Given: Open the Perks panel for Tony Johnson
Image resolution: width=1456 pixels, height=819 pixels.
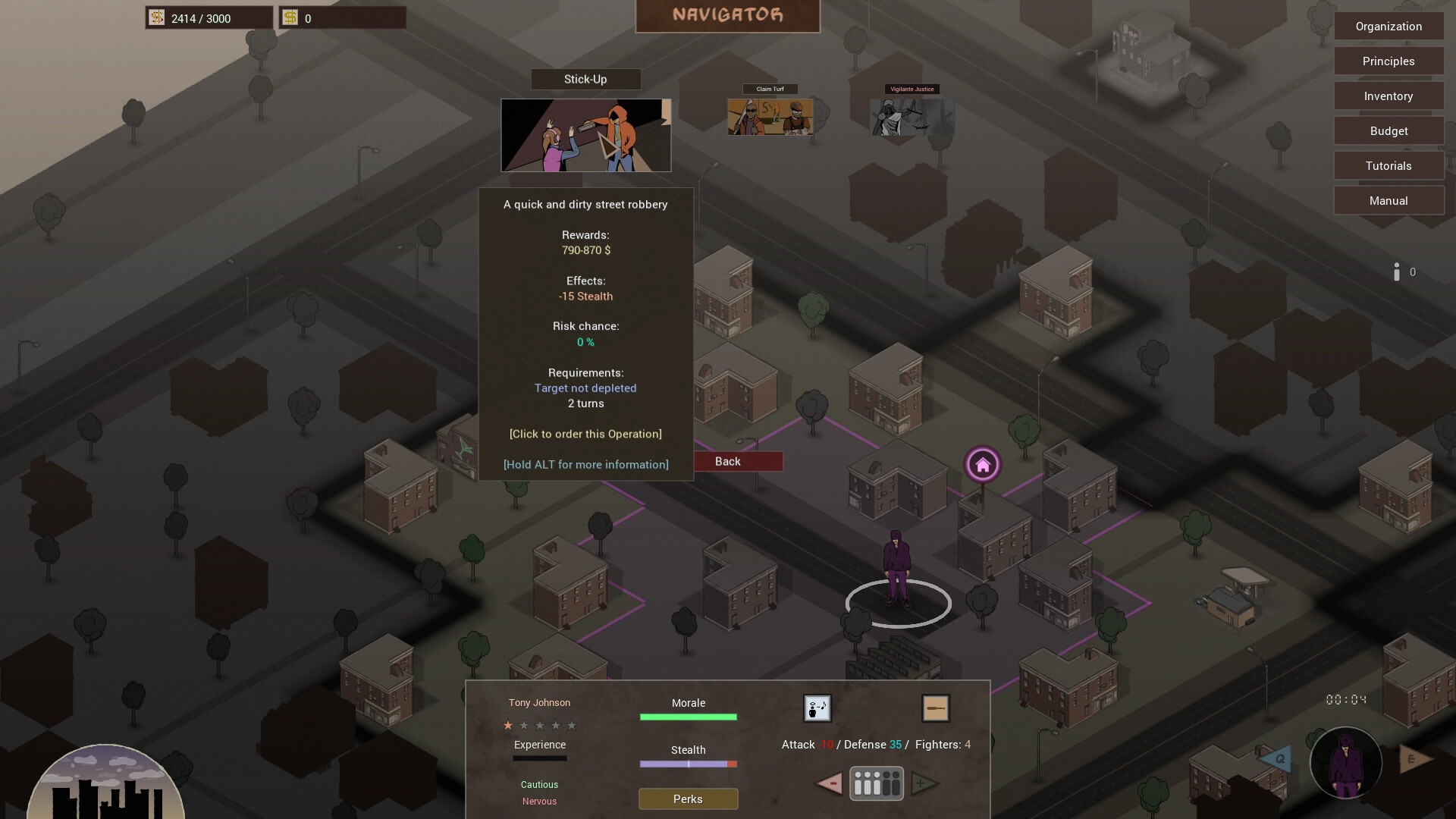Looking at the screenshot, I should (x=688, y=799).
